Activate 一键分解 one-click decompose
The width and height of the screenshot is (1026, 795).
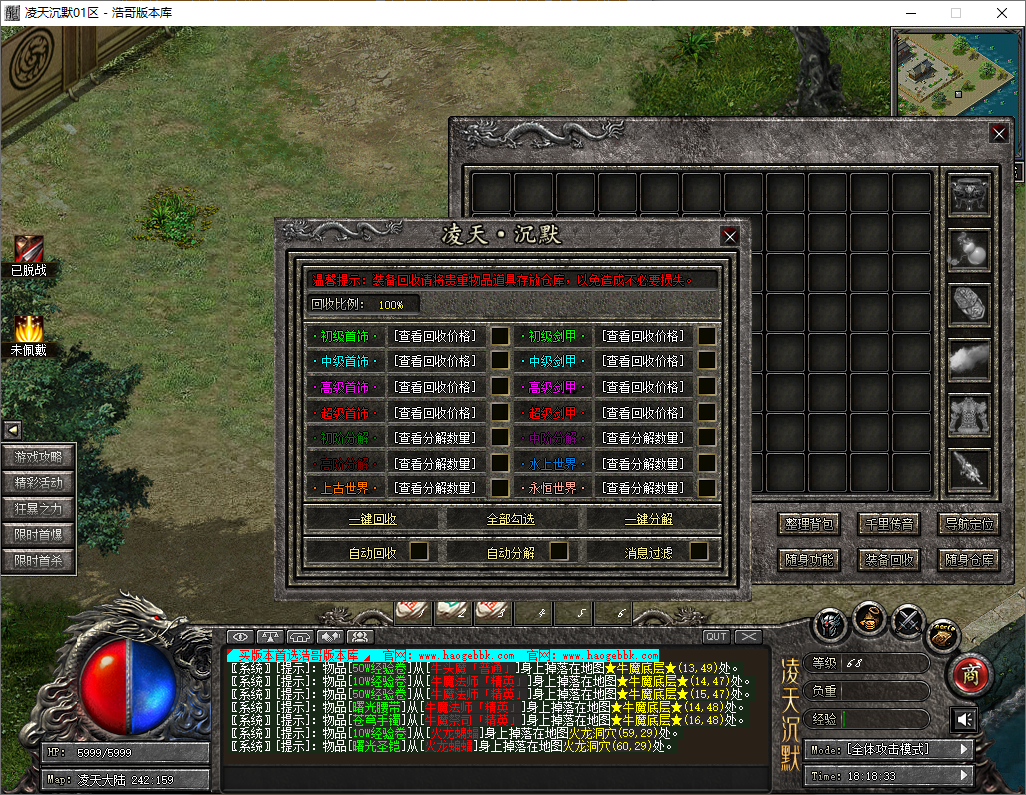649,519
